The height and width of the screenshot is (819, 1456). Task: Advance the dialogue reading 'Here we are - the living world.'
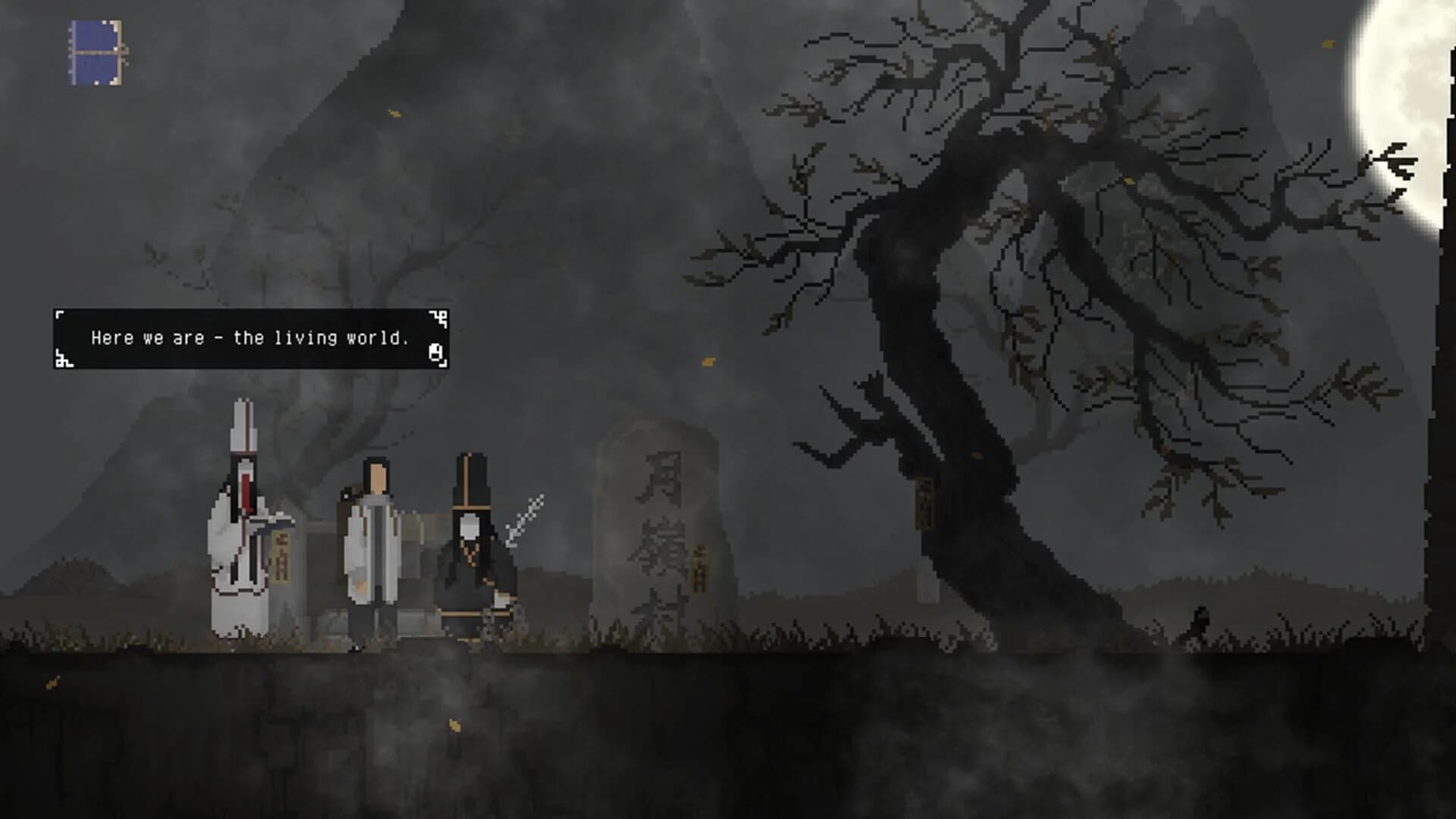point(250,336)
